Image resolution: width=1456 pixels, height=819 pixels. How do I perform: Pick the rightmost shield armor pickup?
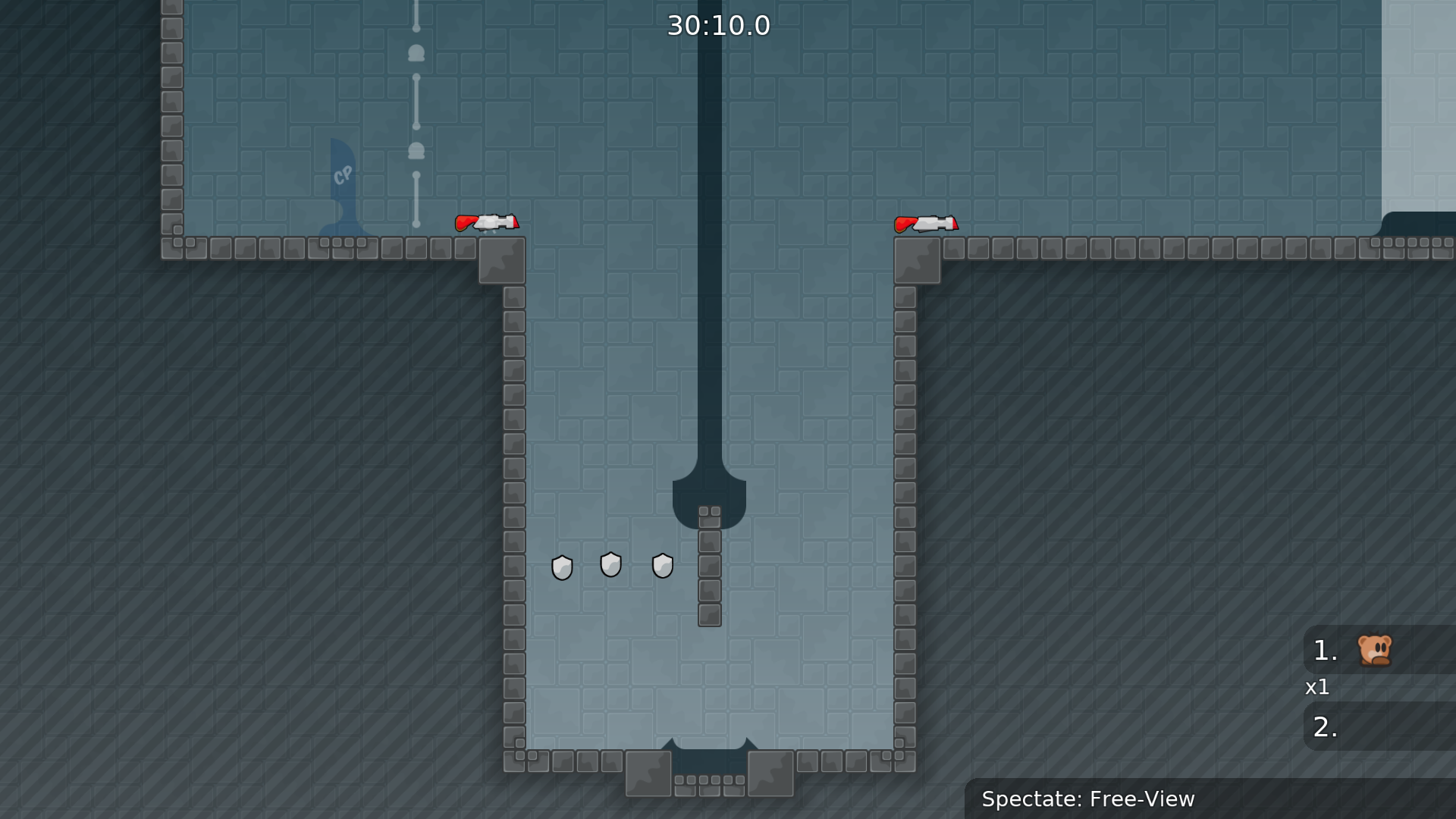tap(663, 566)
